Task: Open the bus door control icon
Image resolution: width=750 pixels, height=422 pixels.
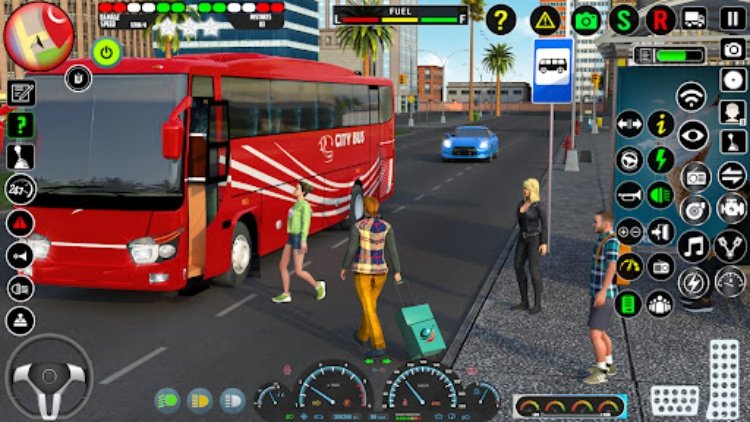Action: [x=660, y=231]
